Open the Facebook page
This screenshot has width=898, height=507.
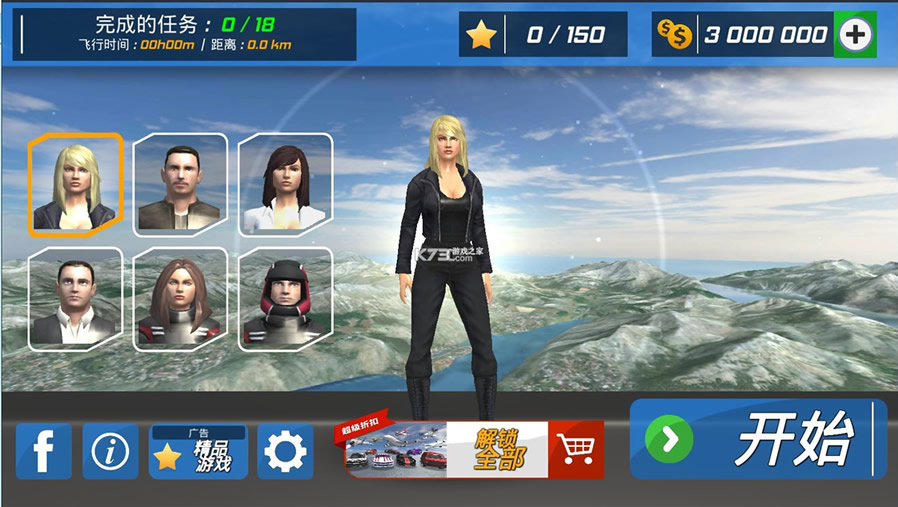tap(44, 452)
